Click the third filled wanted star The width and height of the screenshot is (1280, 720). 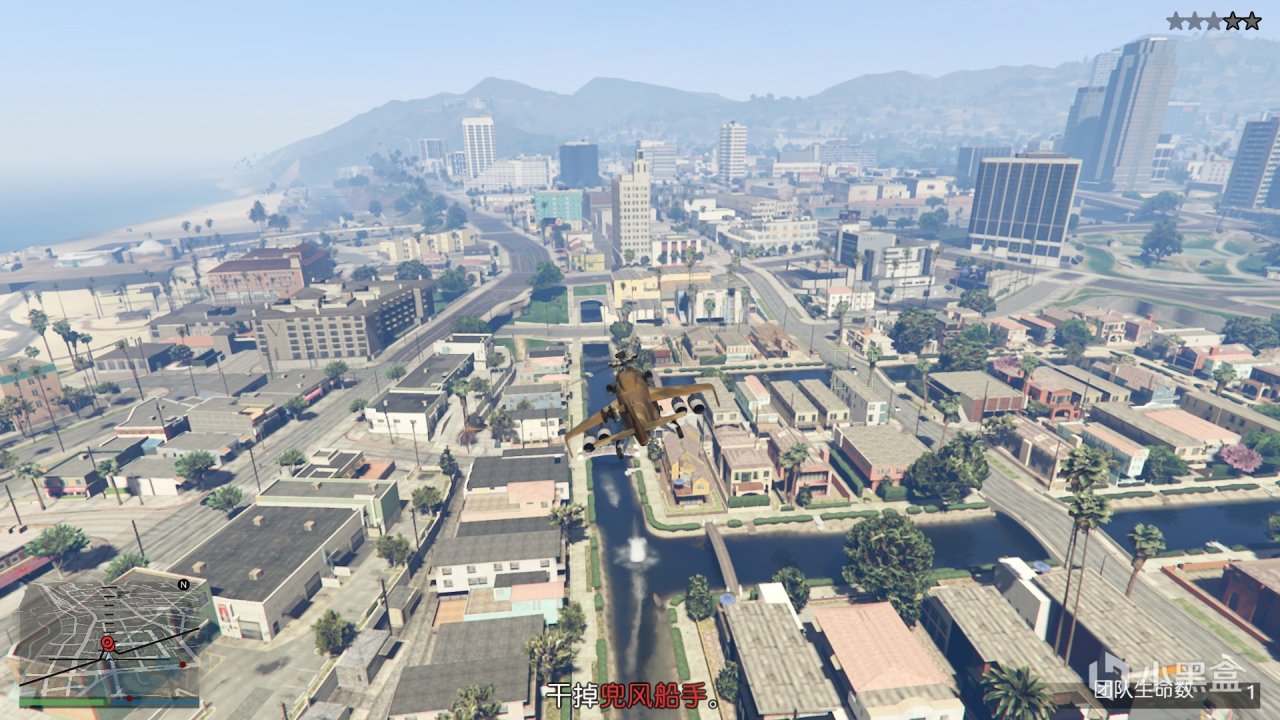click(x=1215, y=20)
